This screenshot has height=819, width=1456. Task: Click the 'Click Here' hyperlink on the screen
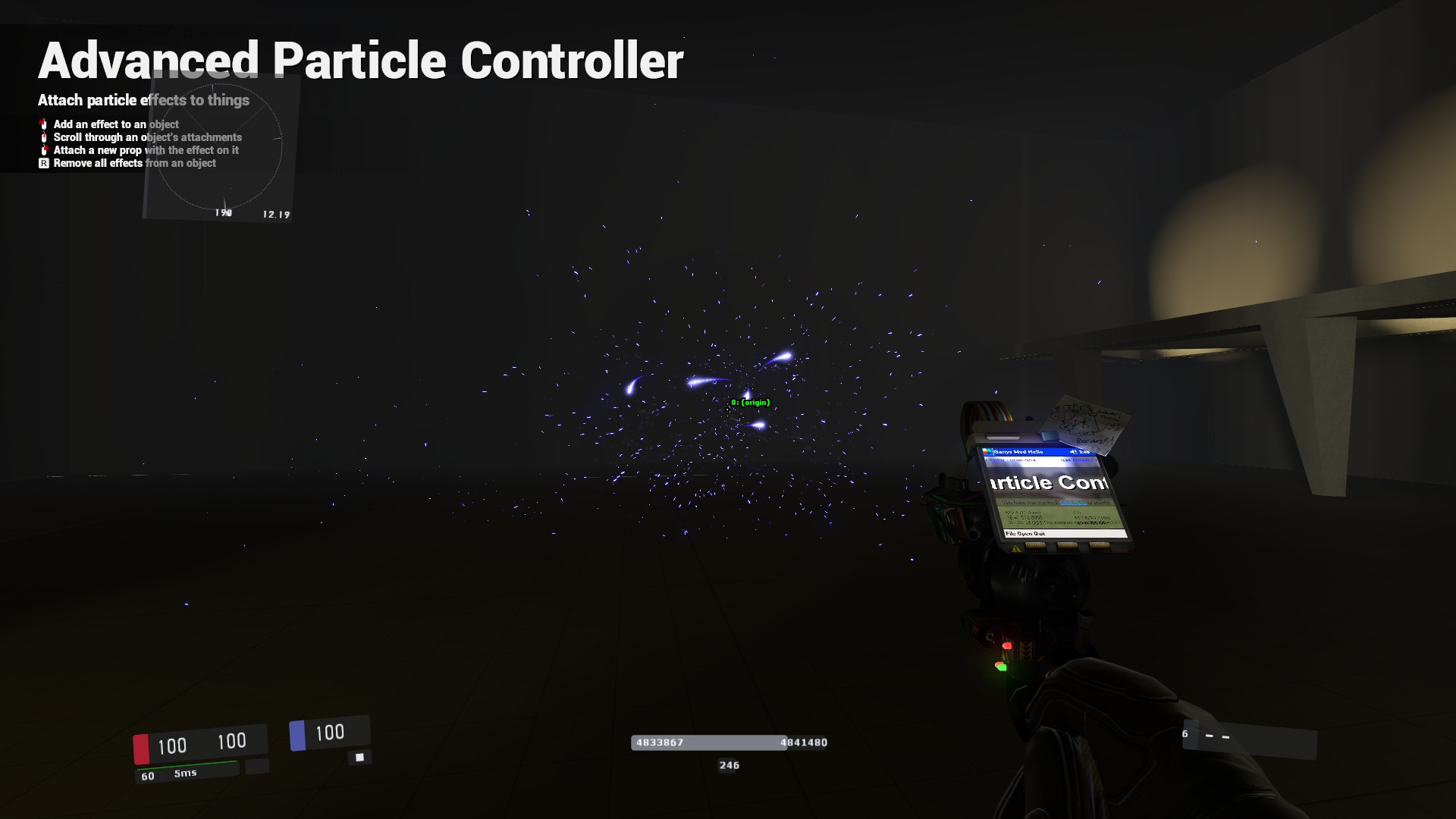coord(1073,503)
